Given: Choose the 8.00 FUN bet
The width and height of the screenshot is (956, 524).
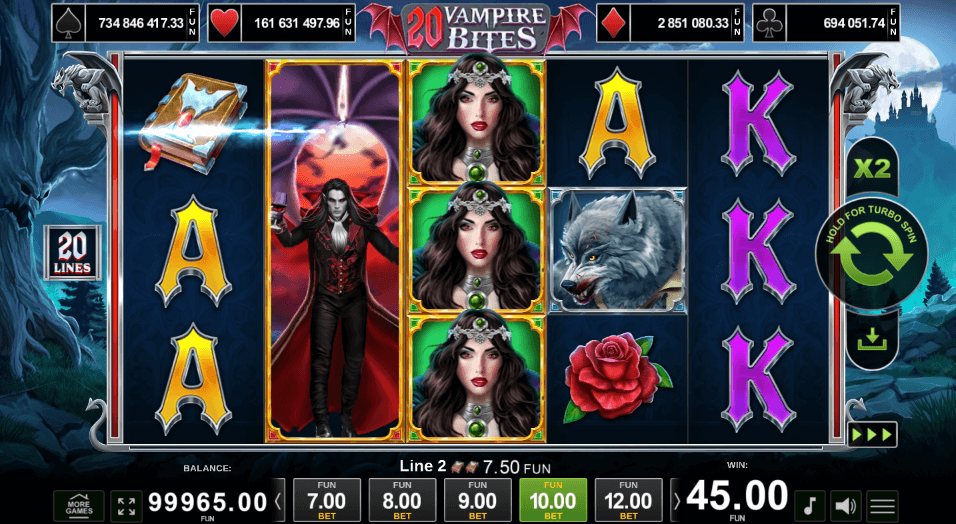Looking at the screenshot, I should tap(402, 500).
